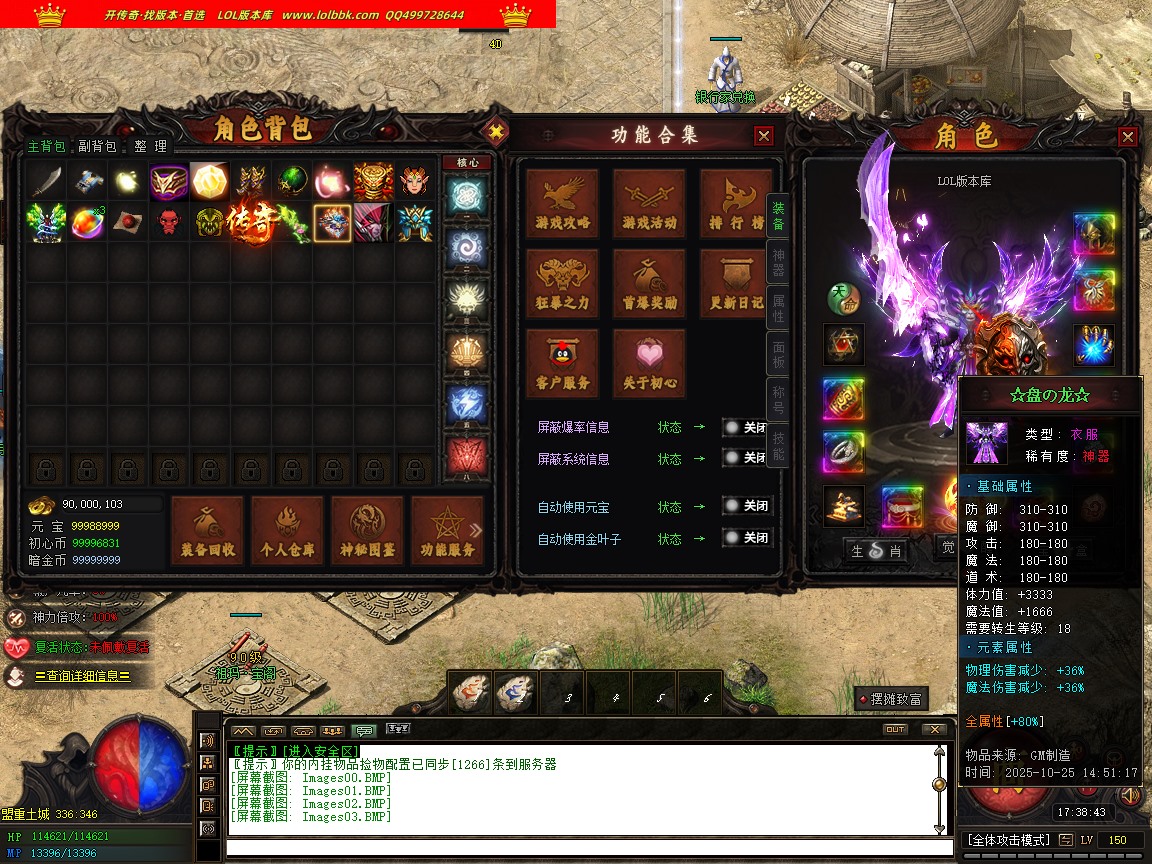The image size is (1152, 864).
Task: Select the 功能服务 services button
Action: (x=446, y=529)
